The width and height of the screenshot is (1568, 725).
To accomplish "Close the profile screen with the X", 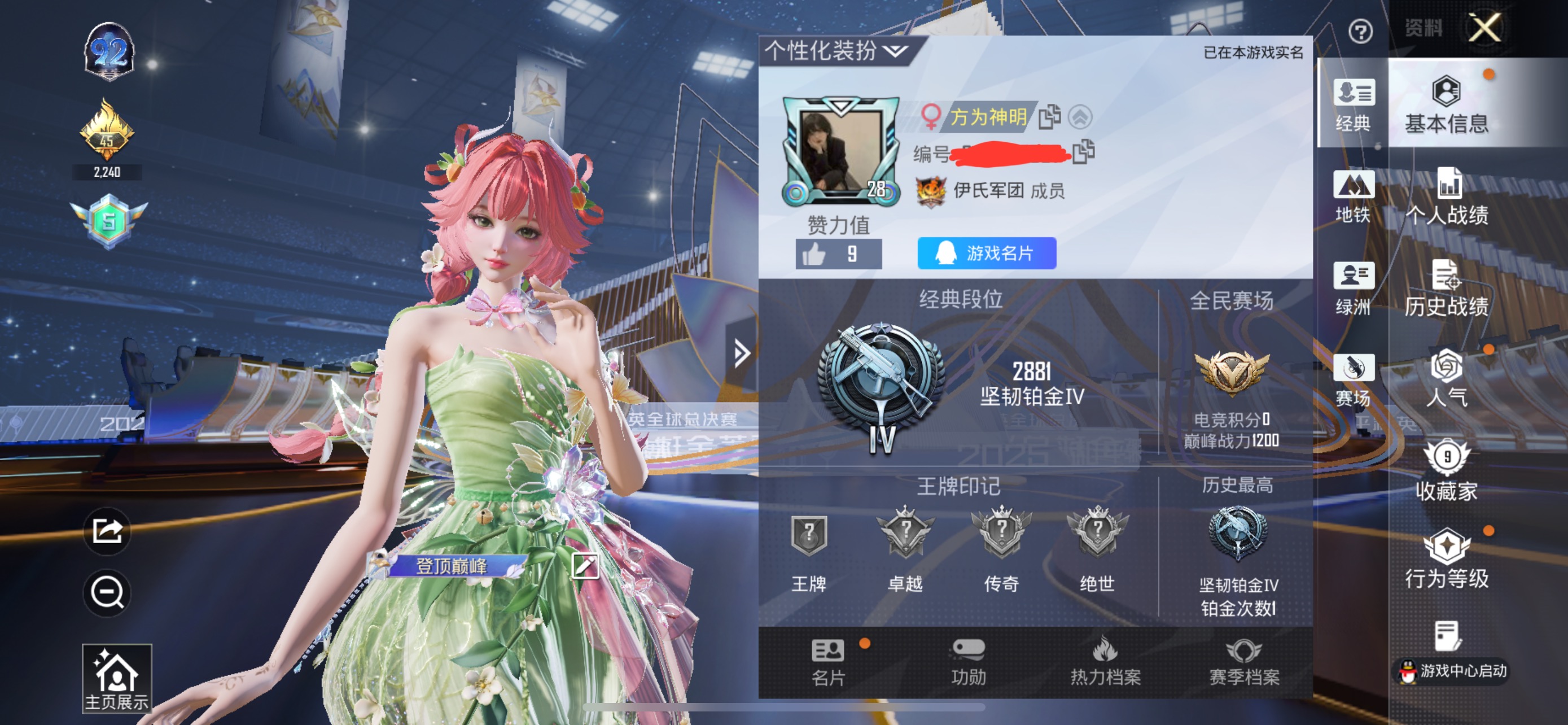I will click(1484, 28).
